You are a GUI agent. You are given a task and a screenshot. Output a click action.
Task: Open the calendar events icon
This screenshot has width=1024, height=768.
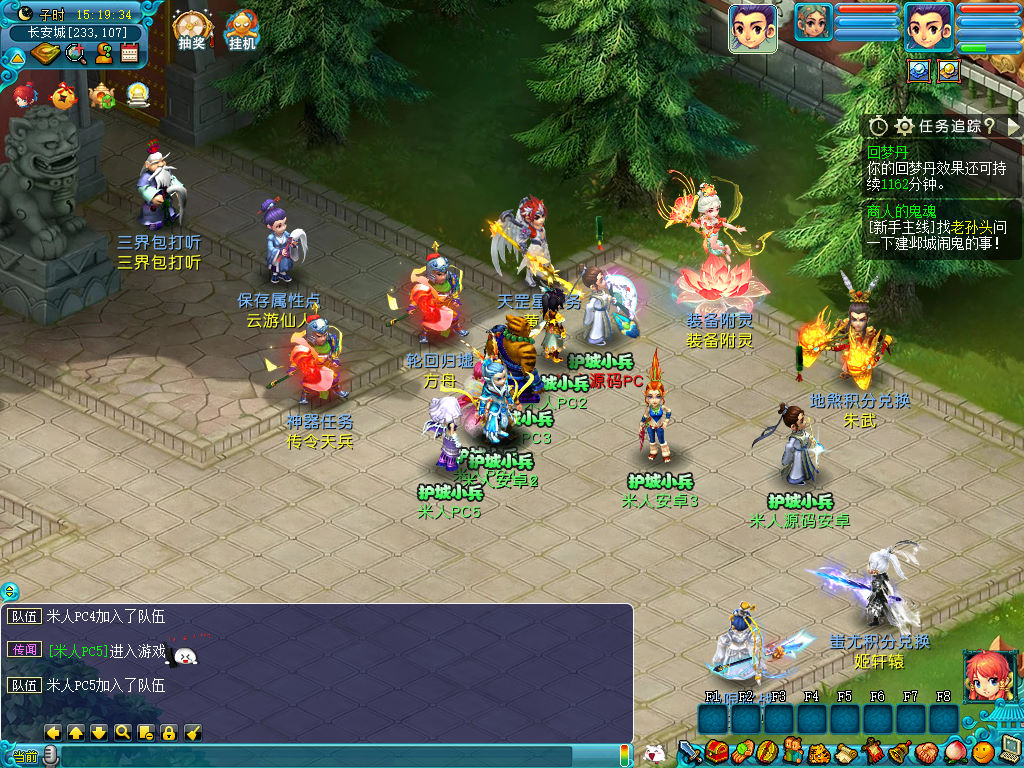click(129, 53)
